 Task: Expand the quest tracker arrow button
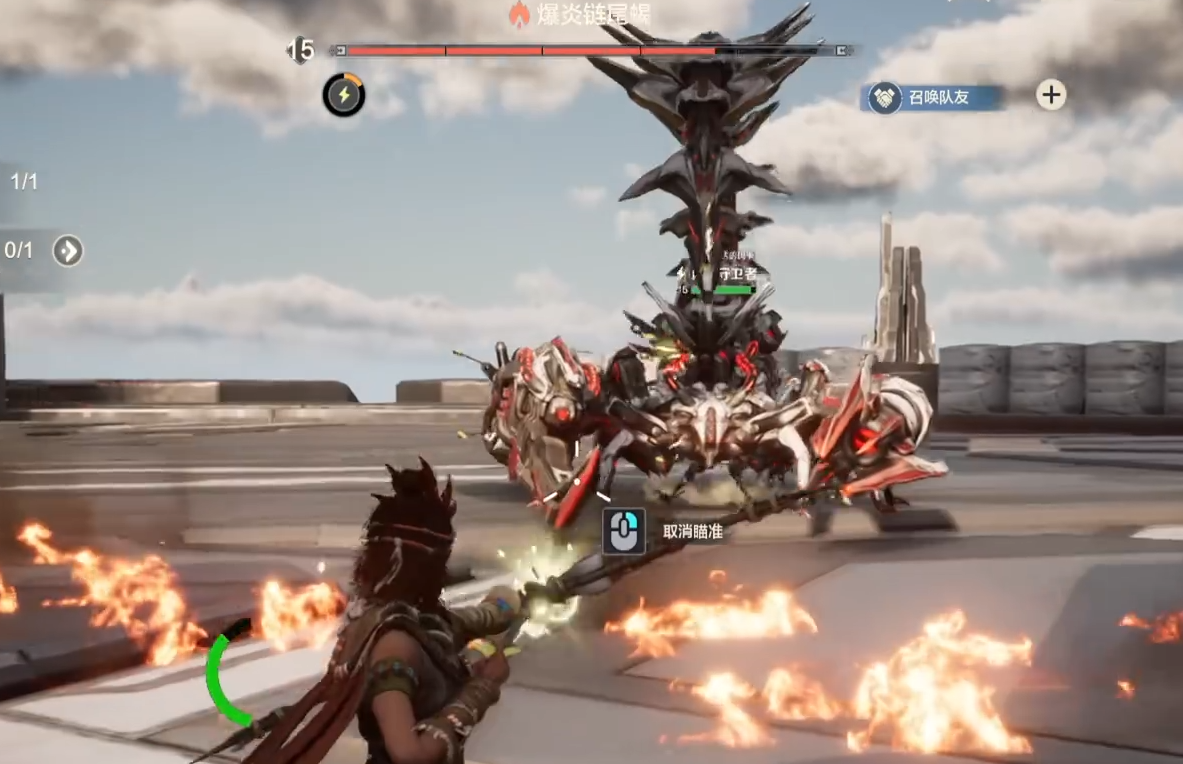click(x=67, y=250)
